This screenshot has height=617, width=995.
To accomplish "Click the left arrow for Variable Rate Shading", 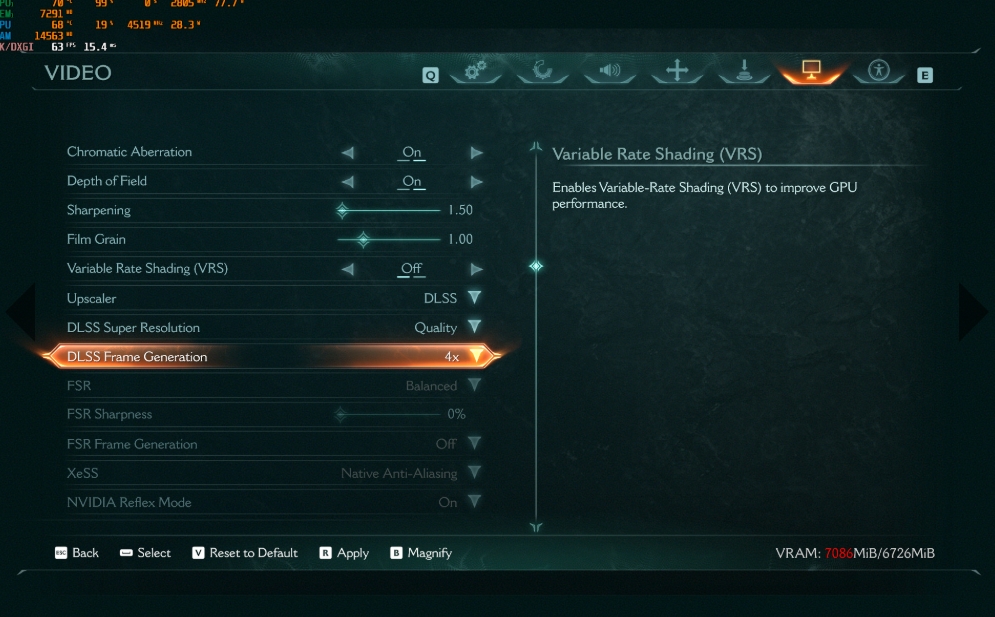I will tap(348, 269).
